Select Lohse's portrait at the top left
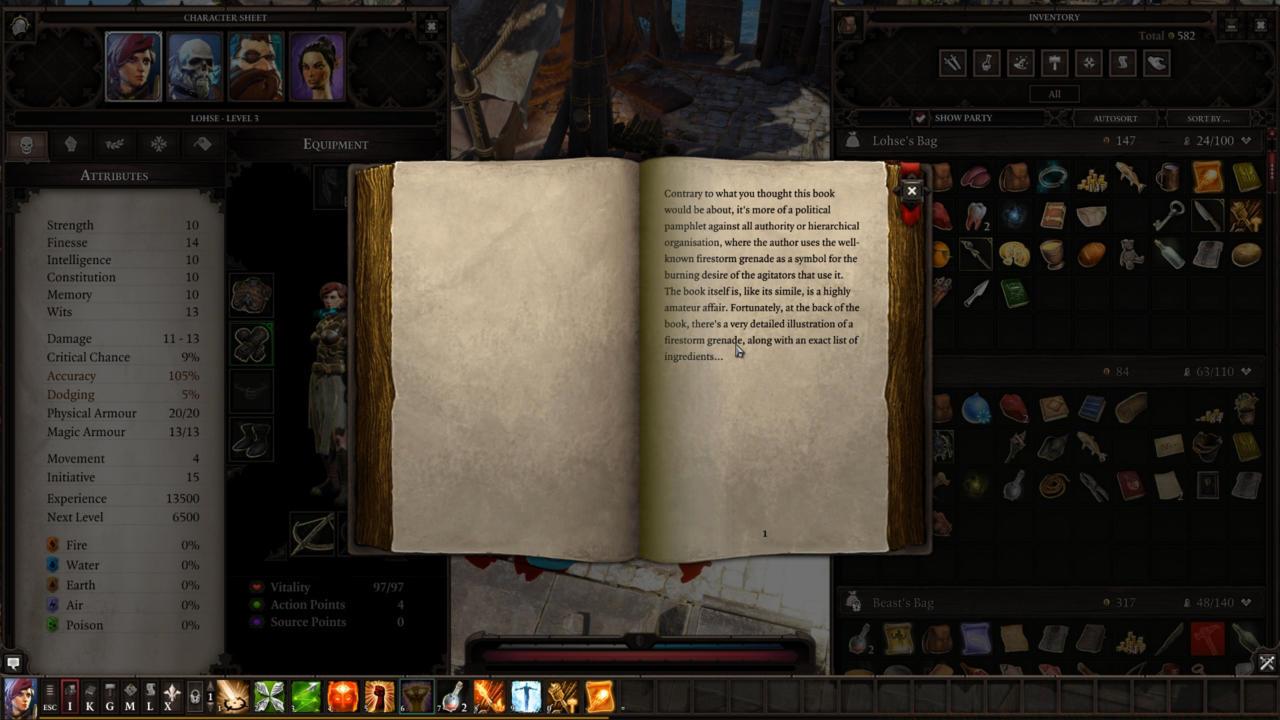 click(133, 66)
